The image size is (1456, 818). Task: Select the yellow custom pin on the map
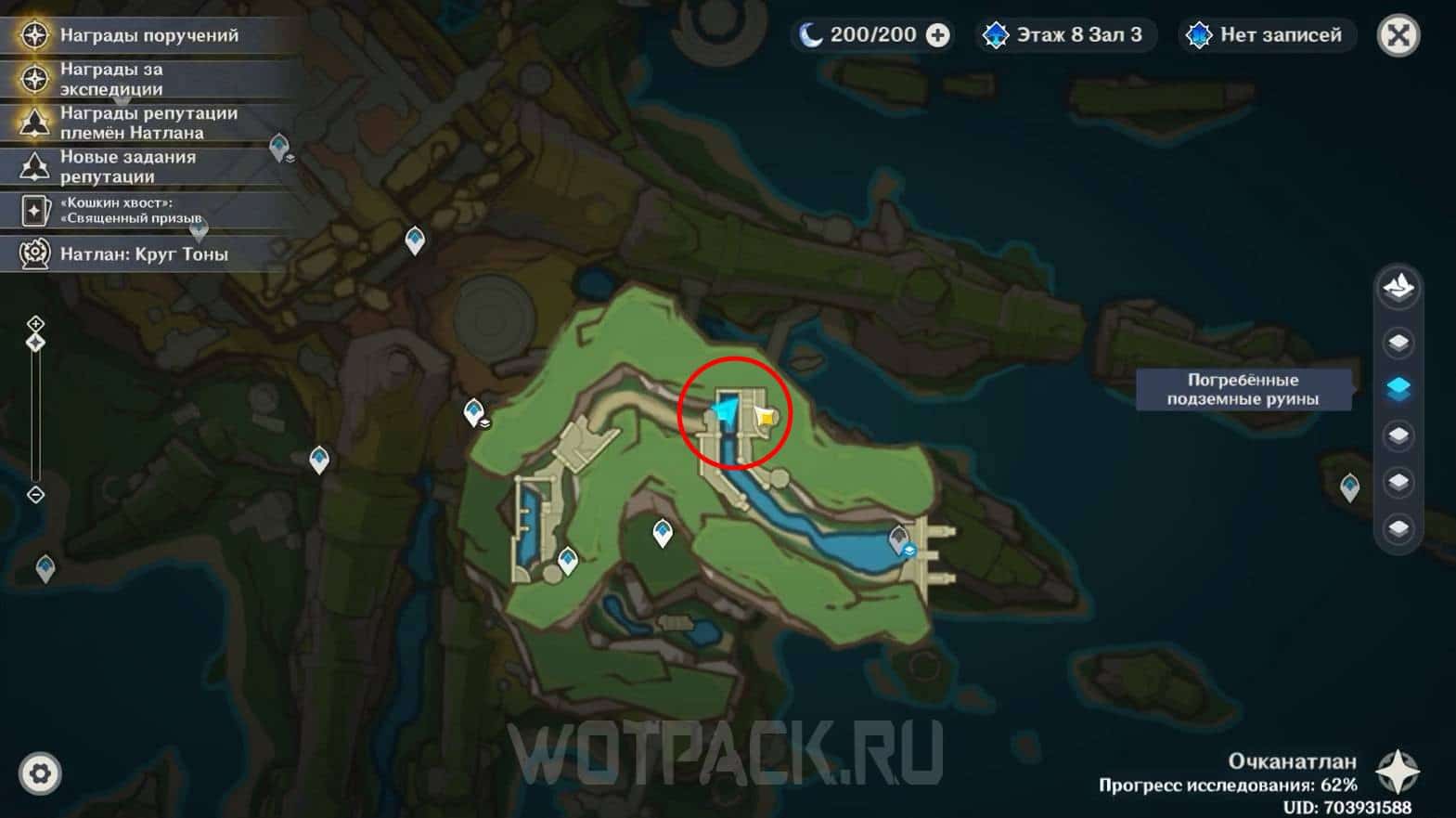[x=766, y=418]
